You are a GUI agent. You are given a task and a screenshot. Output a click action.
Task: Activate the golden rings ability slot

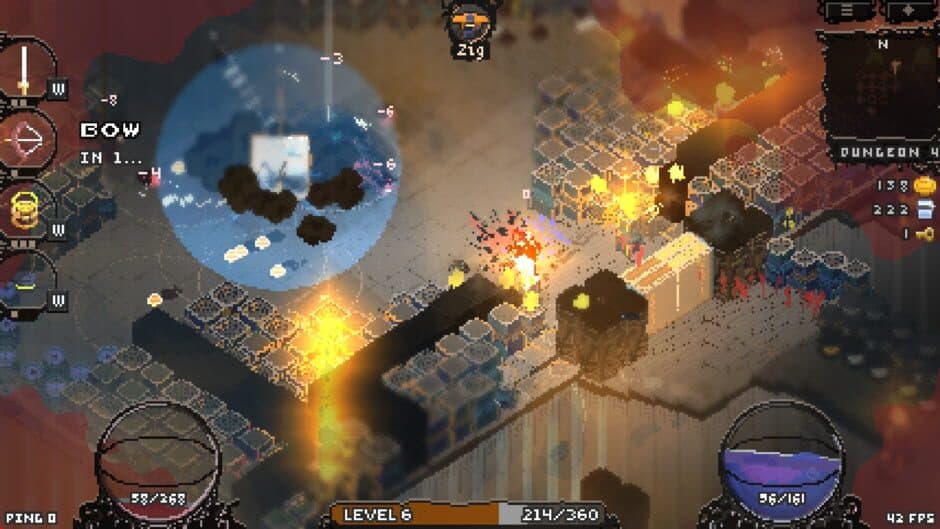(x=26, y=209)
